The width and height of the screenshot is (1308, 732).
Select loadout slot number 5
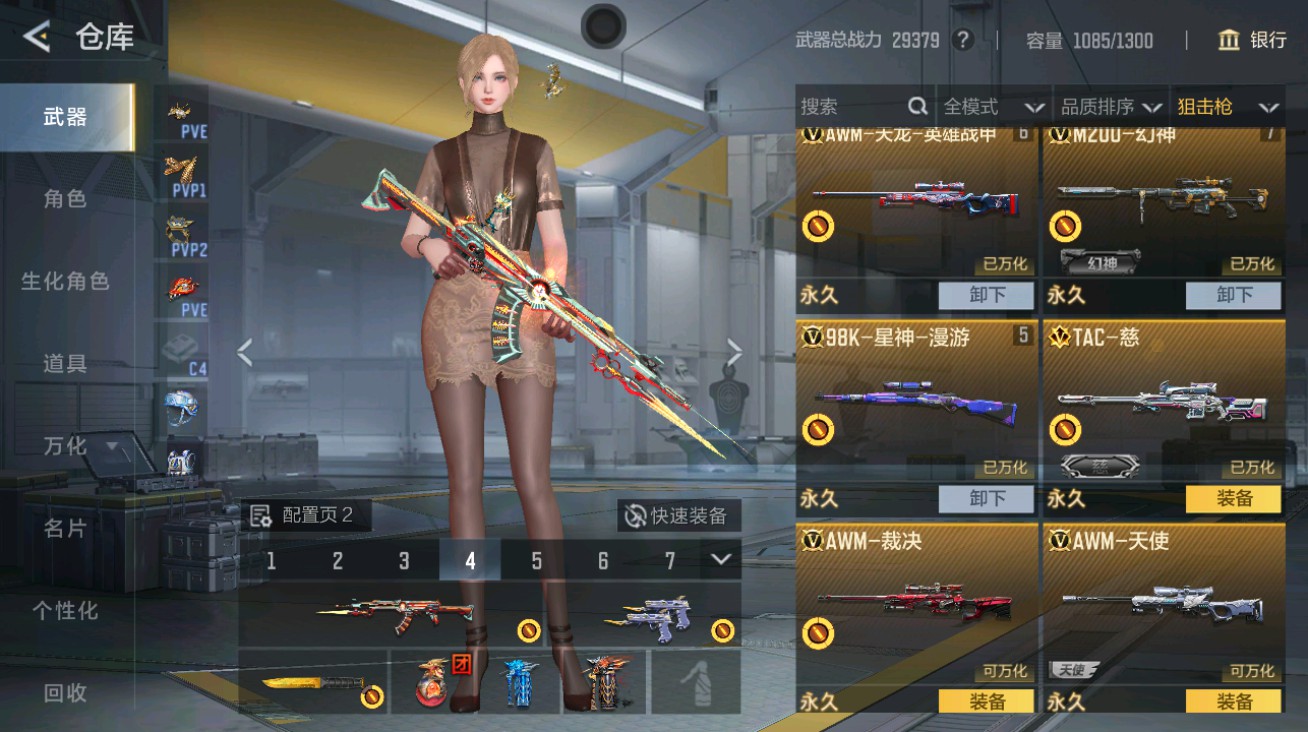(537, 563)
